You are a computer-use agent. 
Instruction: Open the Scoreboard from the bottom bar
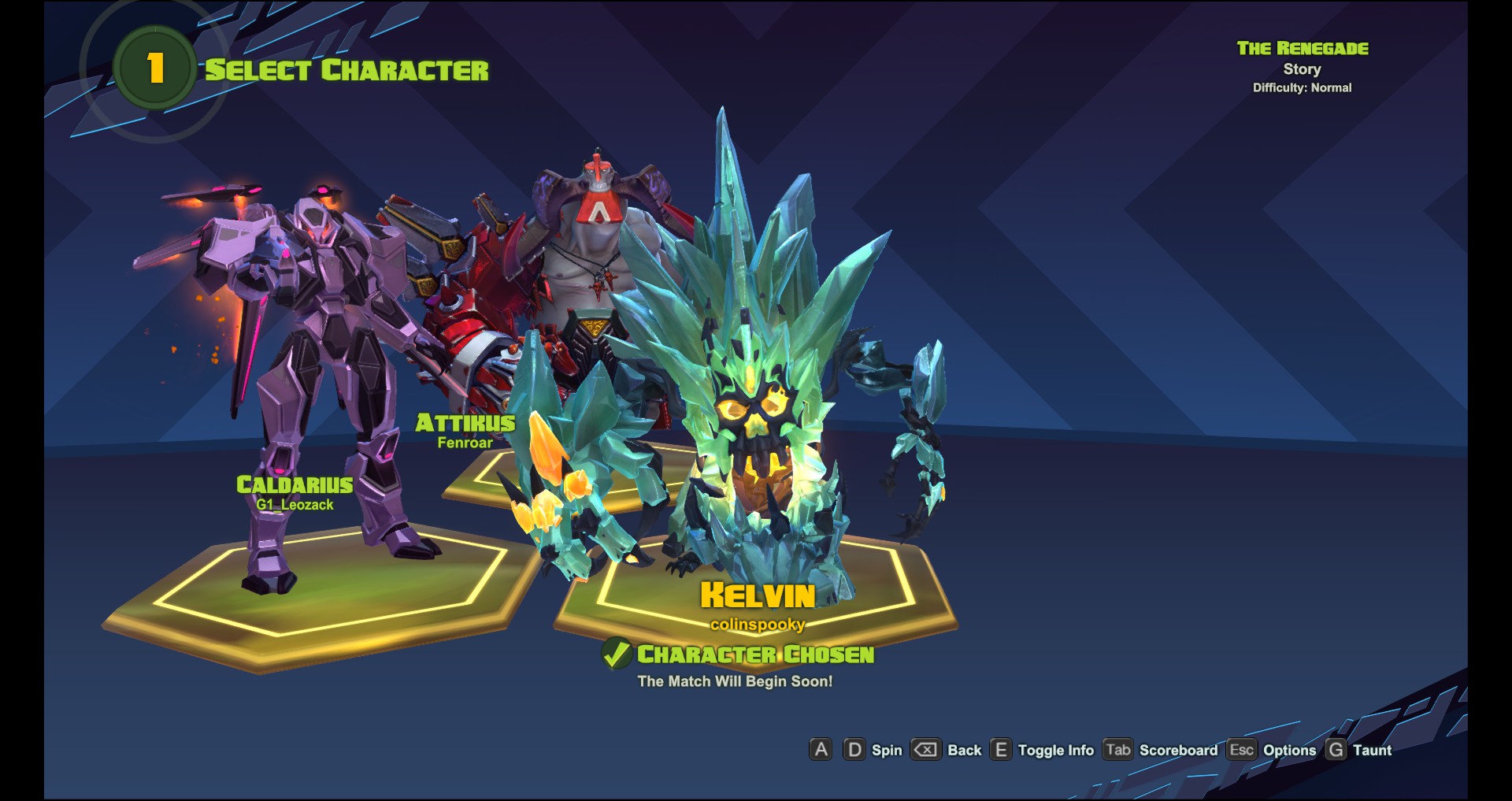coord(1178,750)
